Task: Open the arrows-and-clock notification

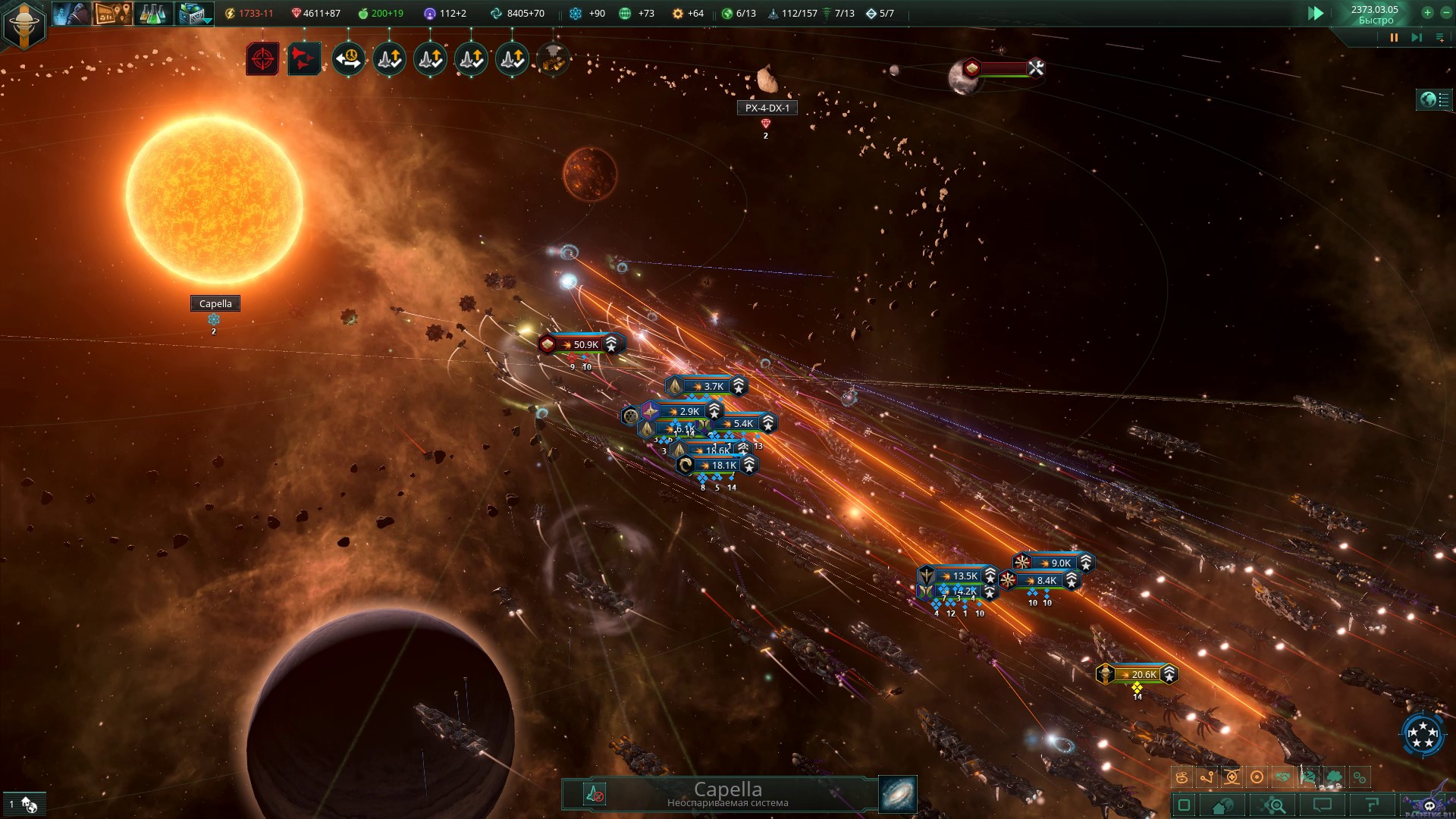Action: 348,59
